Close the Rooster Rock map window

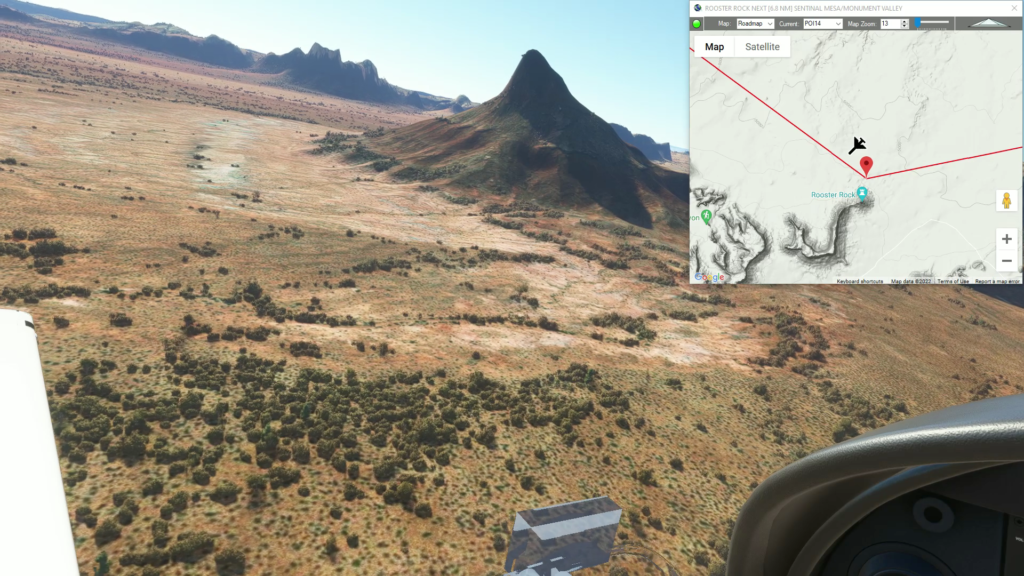click(1014, 8)
